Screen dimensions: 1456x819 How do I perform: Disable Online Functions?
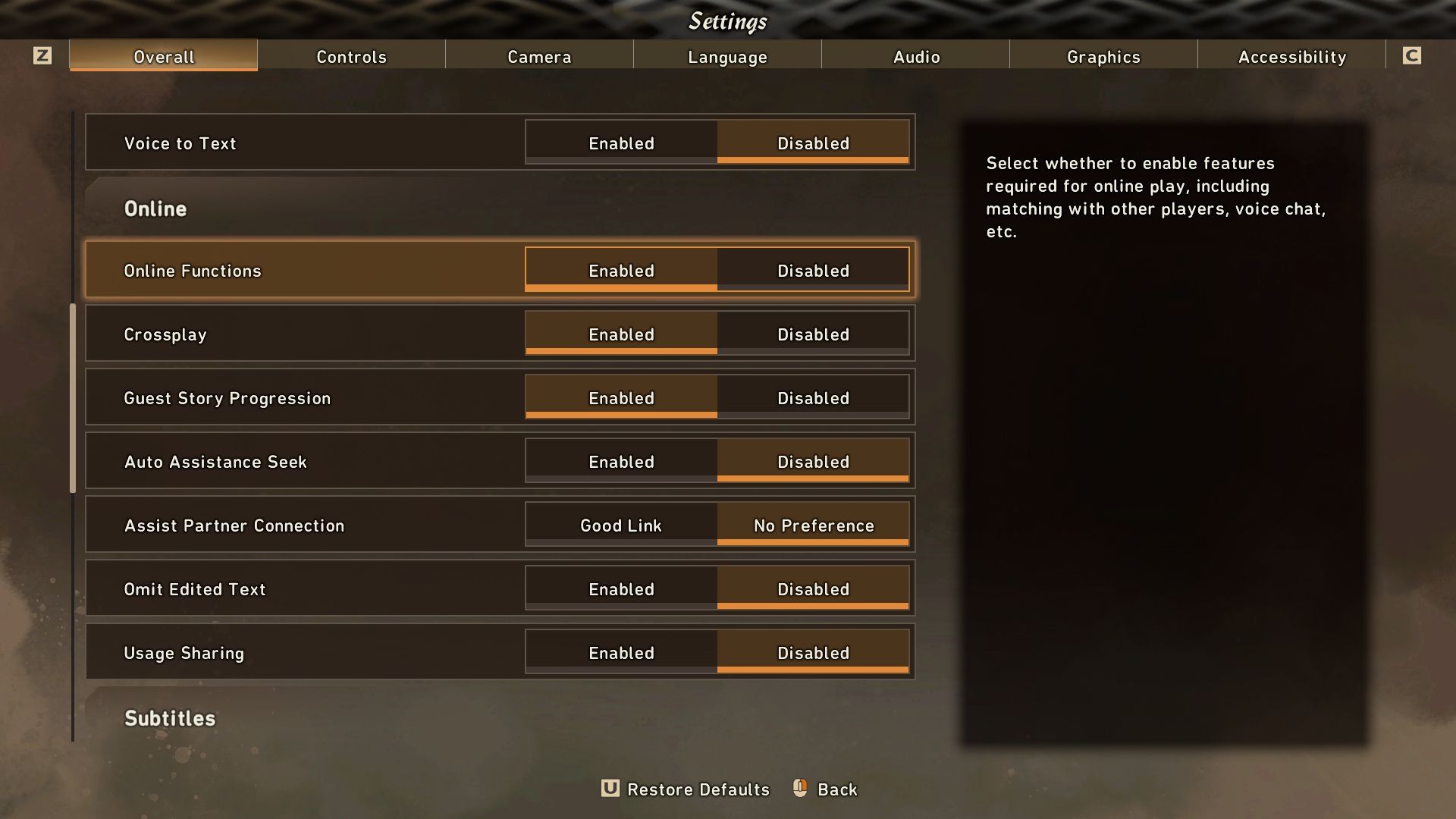813,270
